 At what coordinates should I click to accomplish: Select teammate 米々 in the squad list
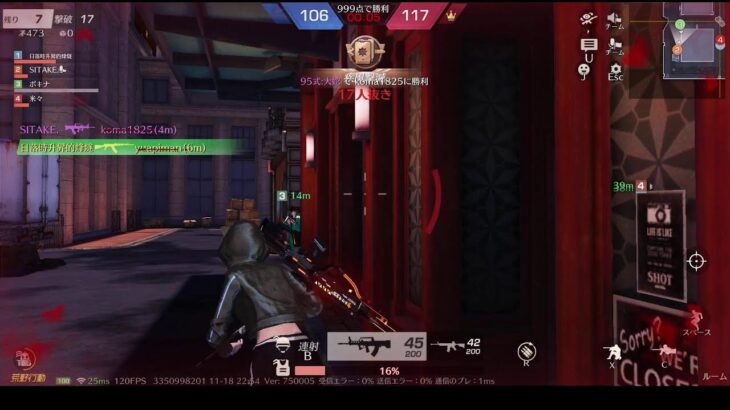pos(38,100)
